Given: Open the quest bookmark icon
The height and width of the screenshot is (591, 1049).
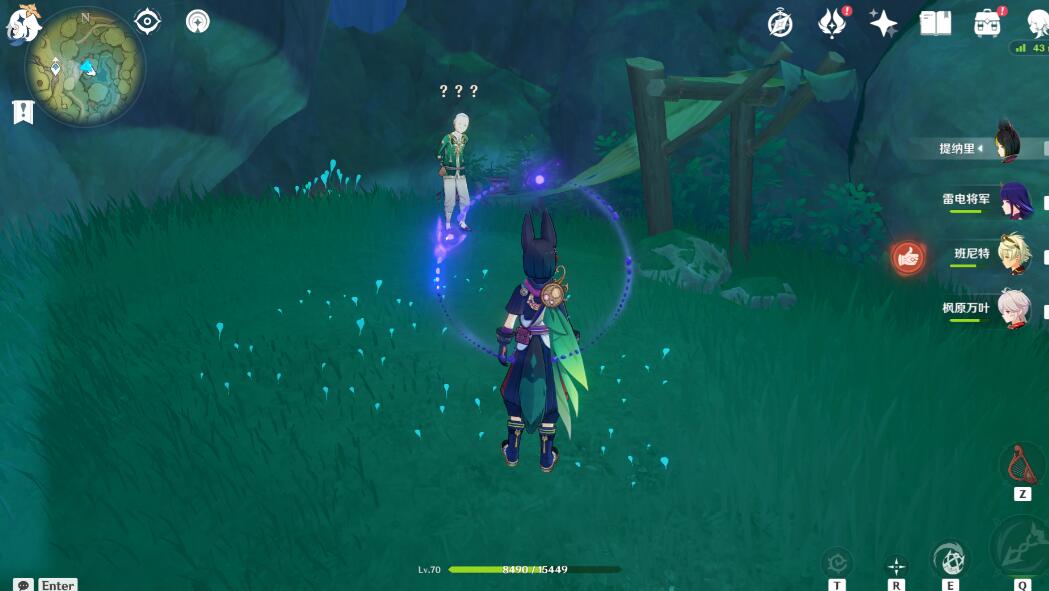Looking at the screenshot, I should (22, 112).
